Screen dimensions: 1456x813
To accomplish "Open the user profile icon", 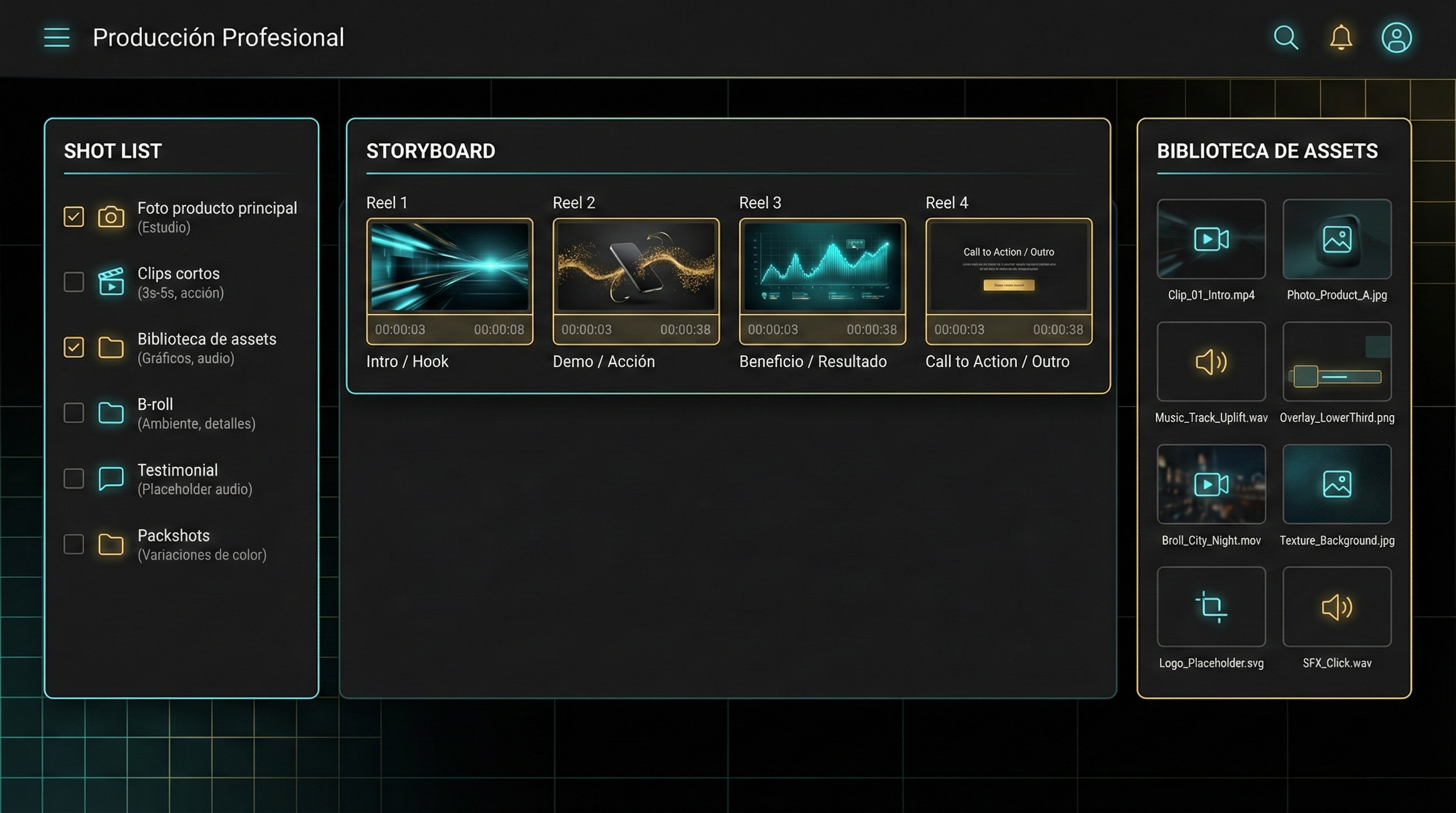I will pos(1396,38).
